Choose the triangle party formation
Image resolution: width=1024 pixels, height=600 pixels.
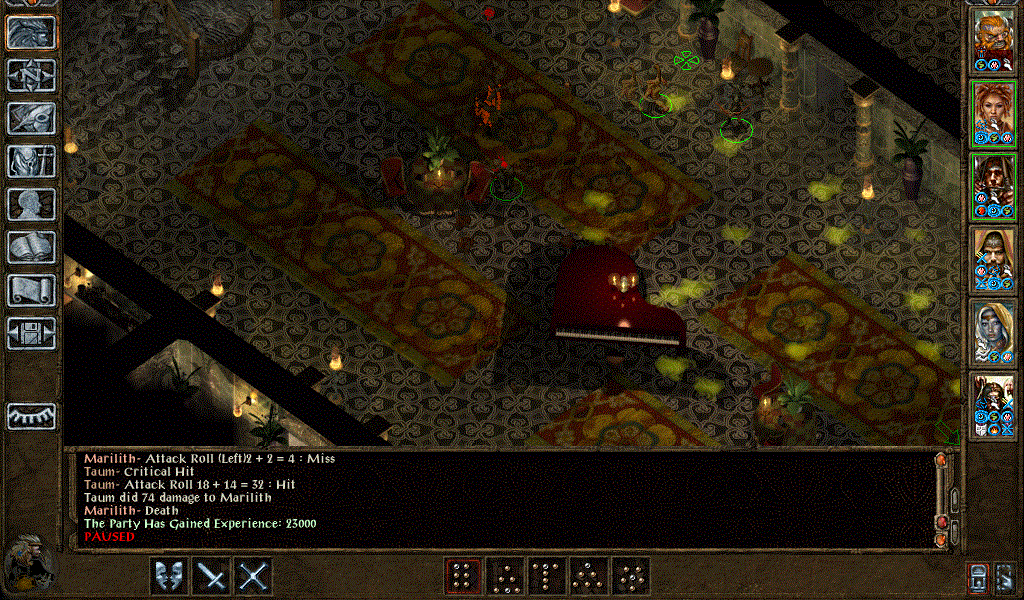589,576
